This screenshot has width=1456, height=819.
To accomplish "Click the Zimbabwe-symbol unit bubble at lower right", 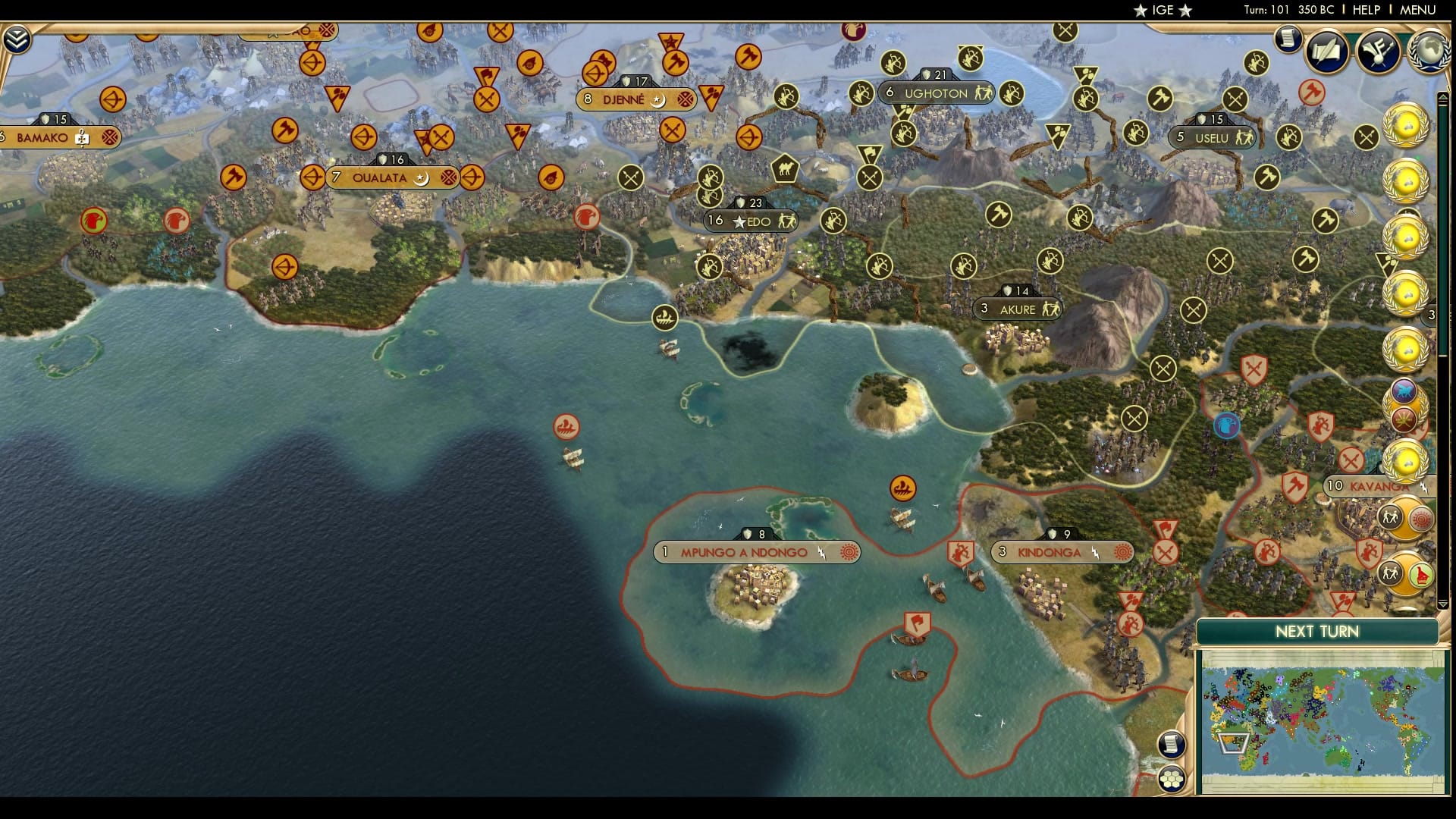I will 1421,575.
